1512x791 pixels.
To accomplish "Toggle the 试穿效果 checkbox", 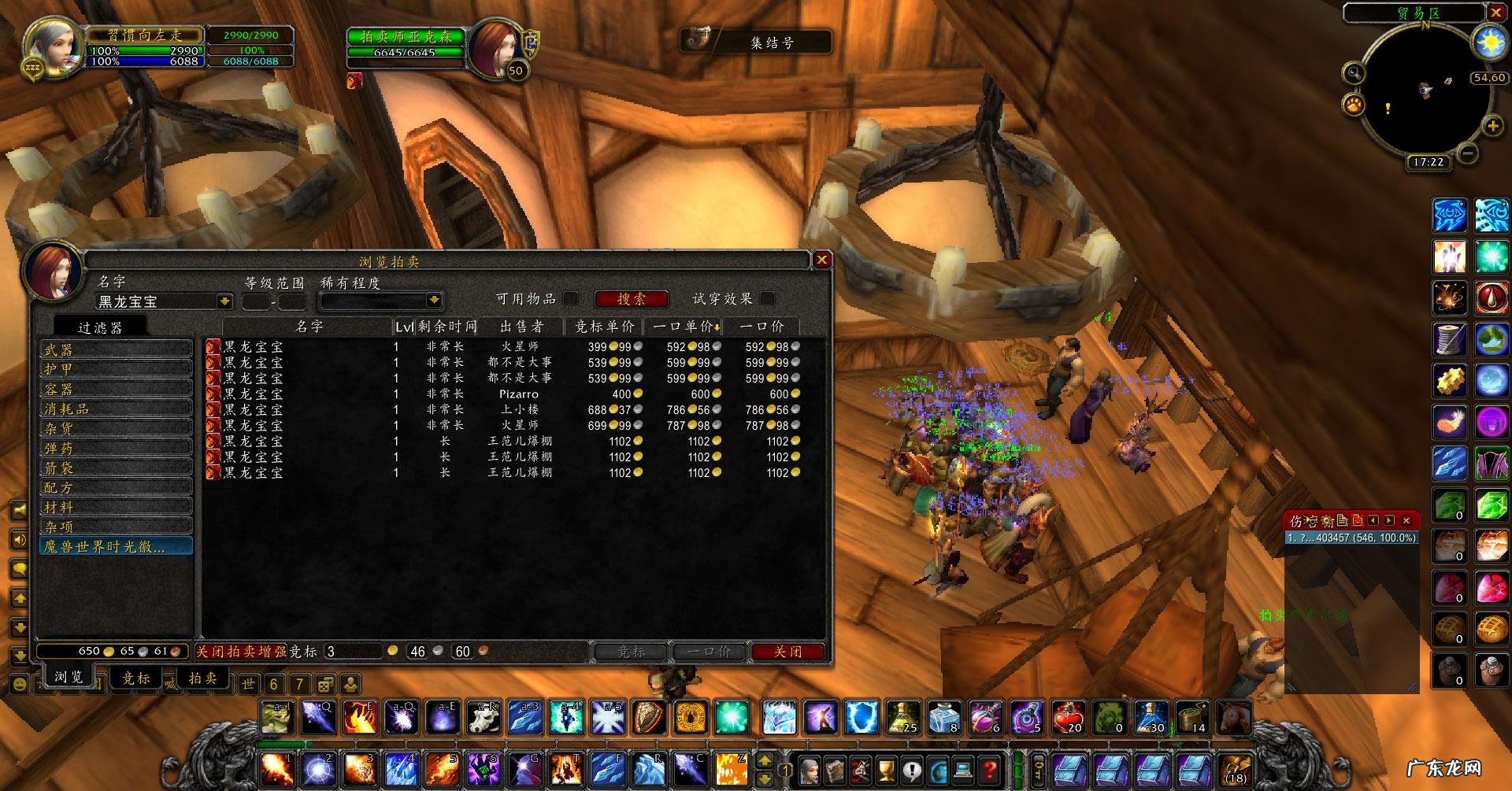I will [x=767, y=298].
